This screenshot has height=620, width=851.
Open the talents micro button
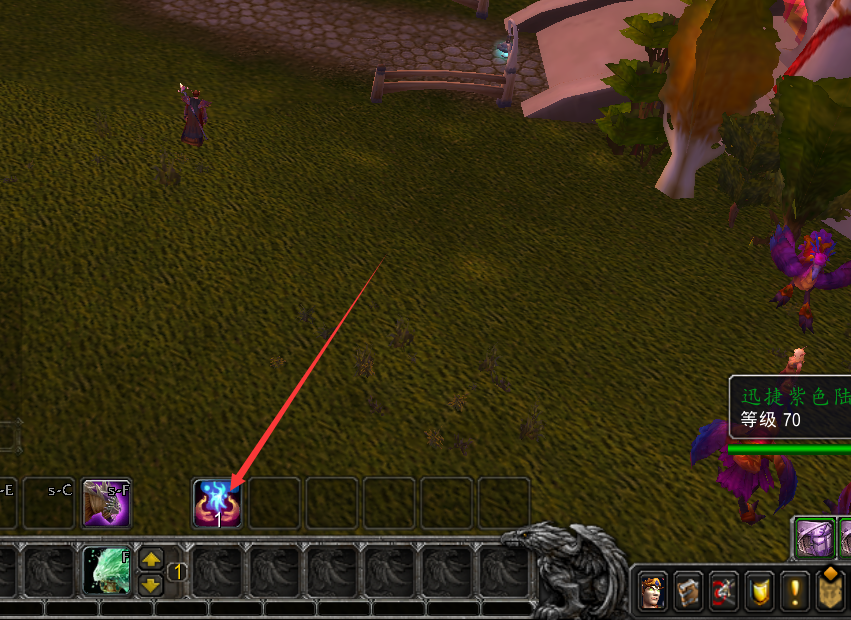pos(724,593)
